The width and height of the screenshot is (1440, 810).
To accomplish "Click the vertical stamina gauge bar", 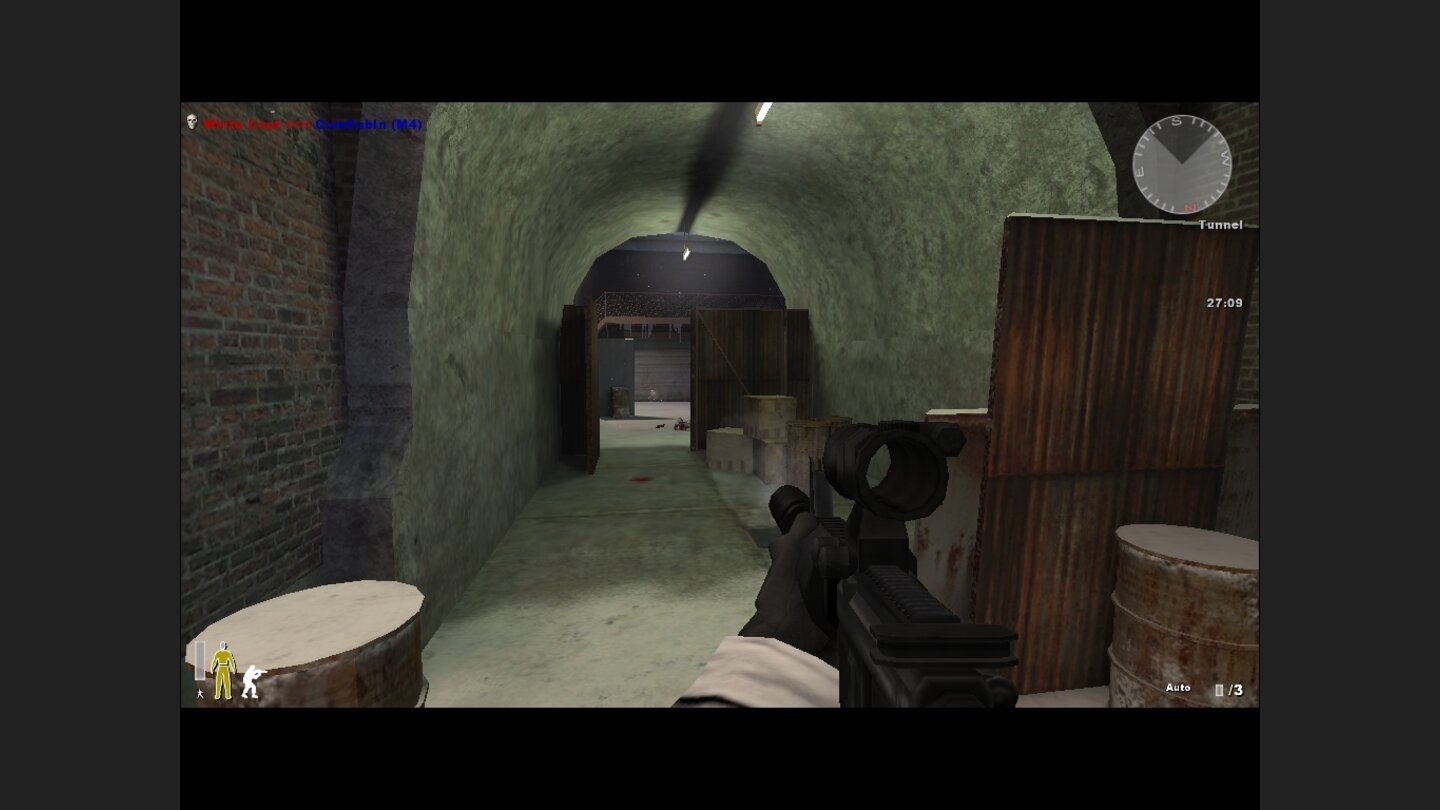I will click(200, 660).
